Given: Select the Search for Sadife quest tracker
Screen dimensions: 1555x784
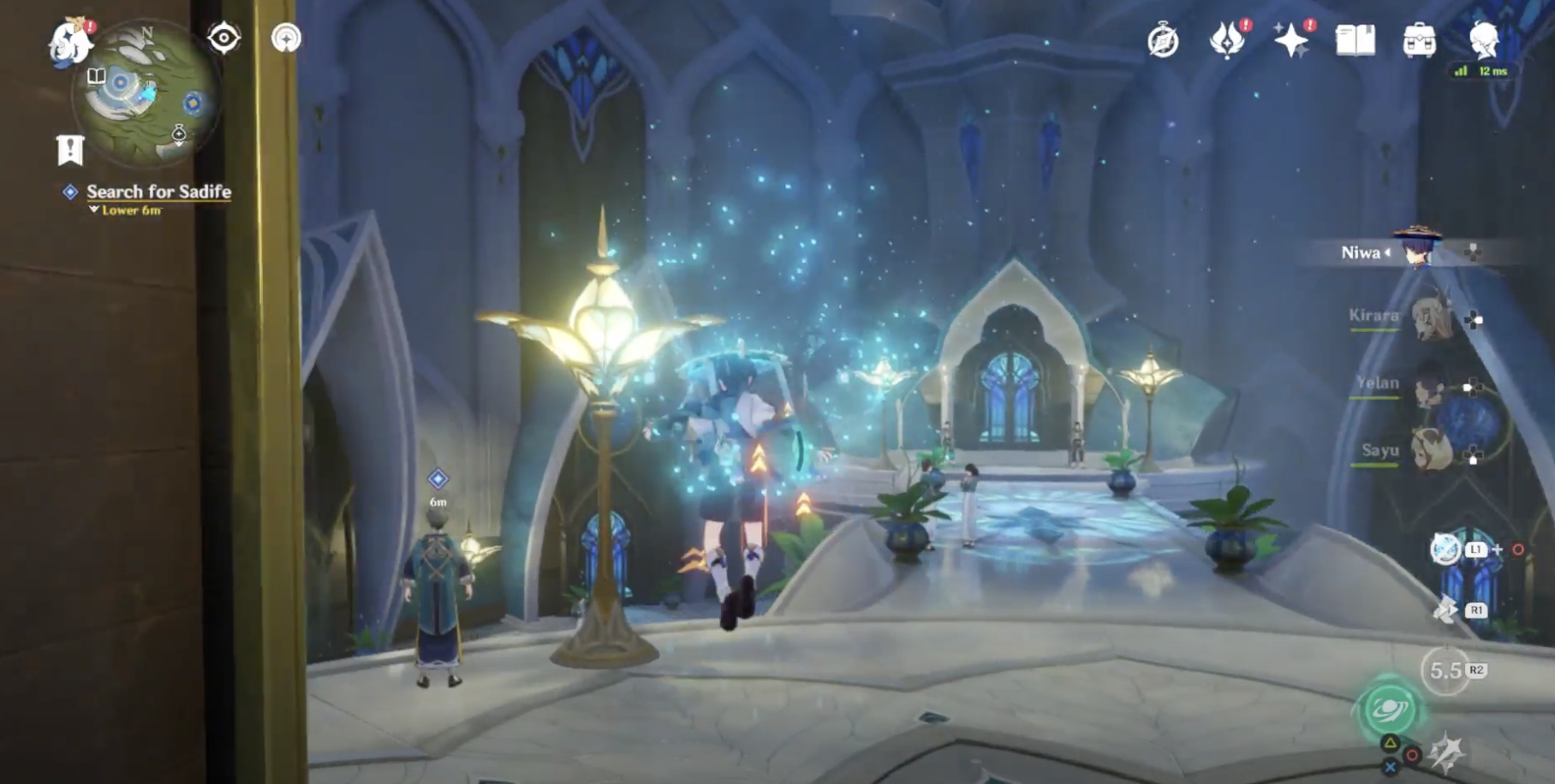Looking at the screenshot, I should [158, 192].
